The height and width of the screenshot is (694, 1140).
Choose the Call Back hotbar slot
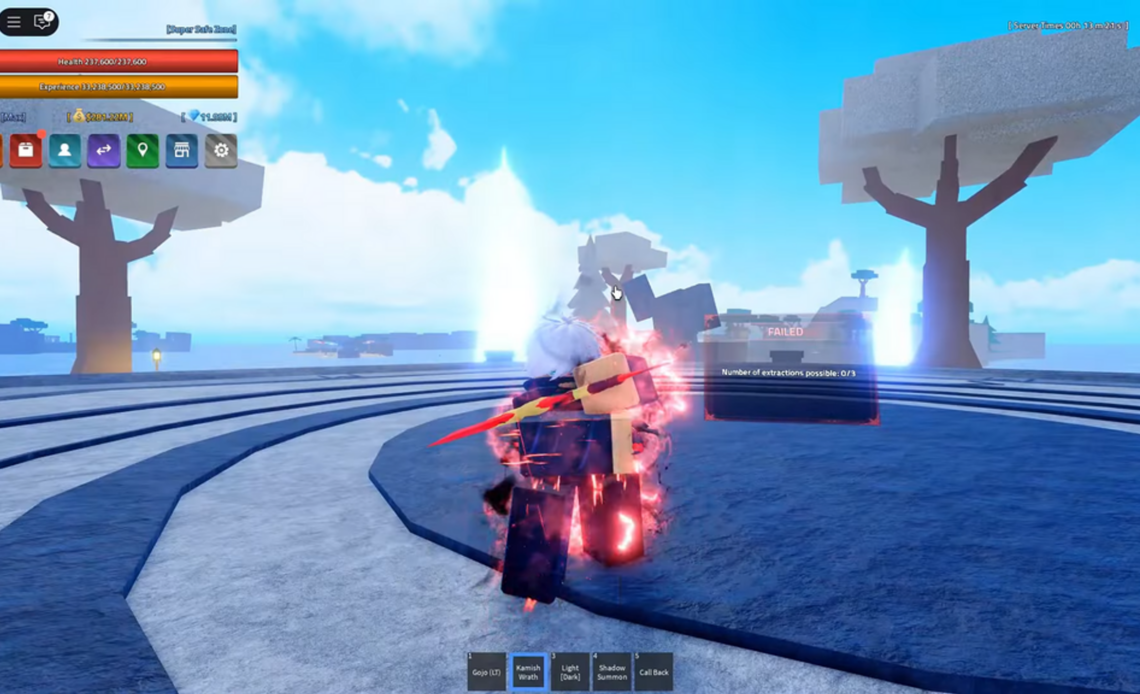tap(654, 671)
